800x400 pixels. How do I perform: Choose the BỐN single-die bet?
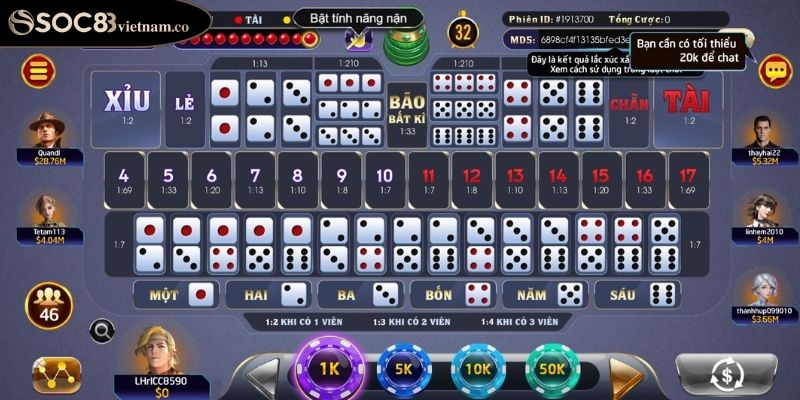point(453,295)
